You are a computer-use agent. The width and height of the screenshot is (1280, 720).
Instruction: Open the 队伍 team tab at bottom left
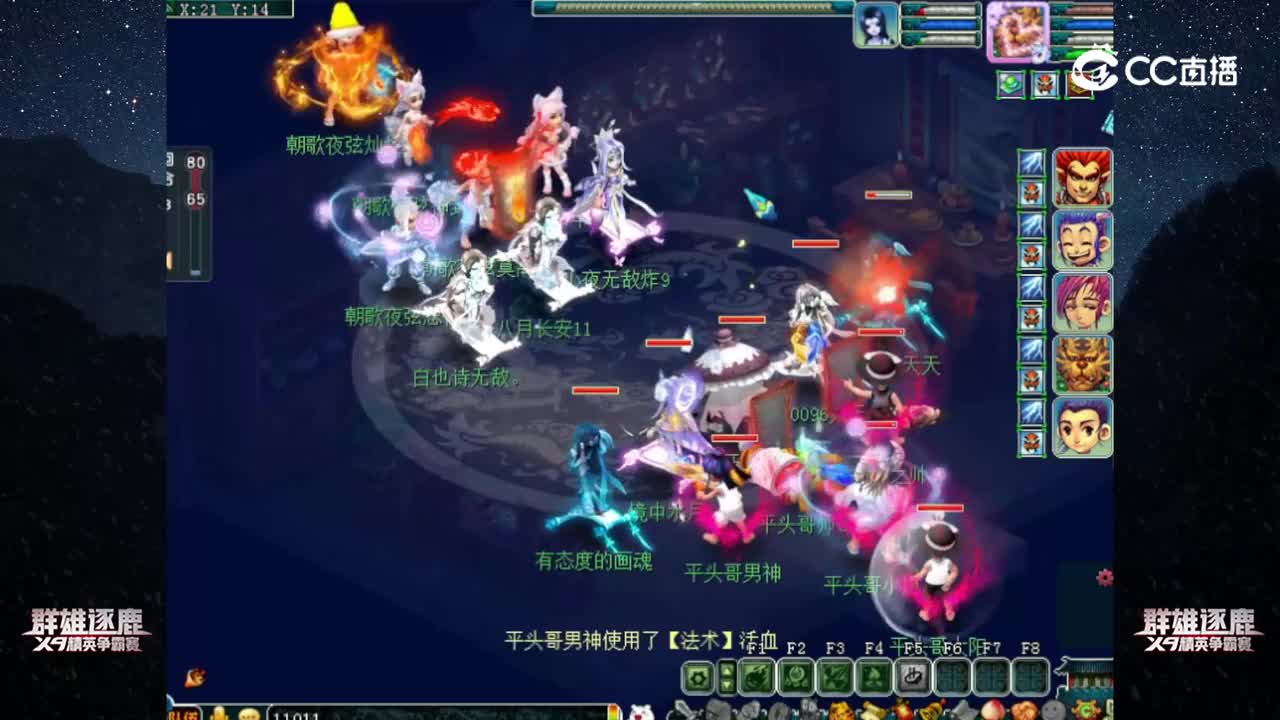coord(183,715)
